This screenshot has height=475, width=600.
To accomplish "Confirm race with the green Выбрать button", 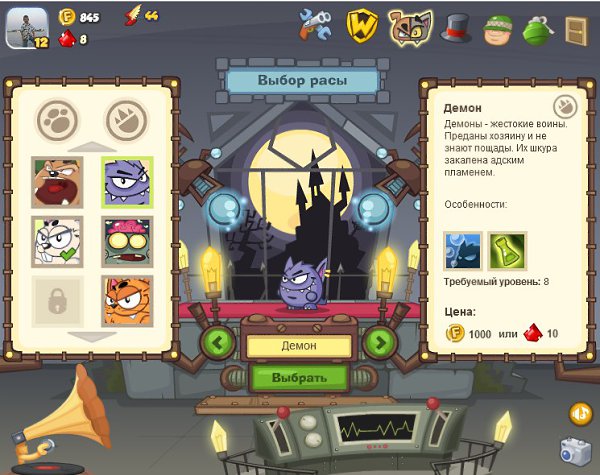I will click(x=299, y=378).
